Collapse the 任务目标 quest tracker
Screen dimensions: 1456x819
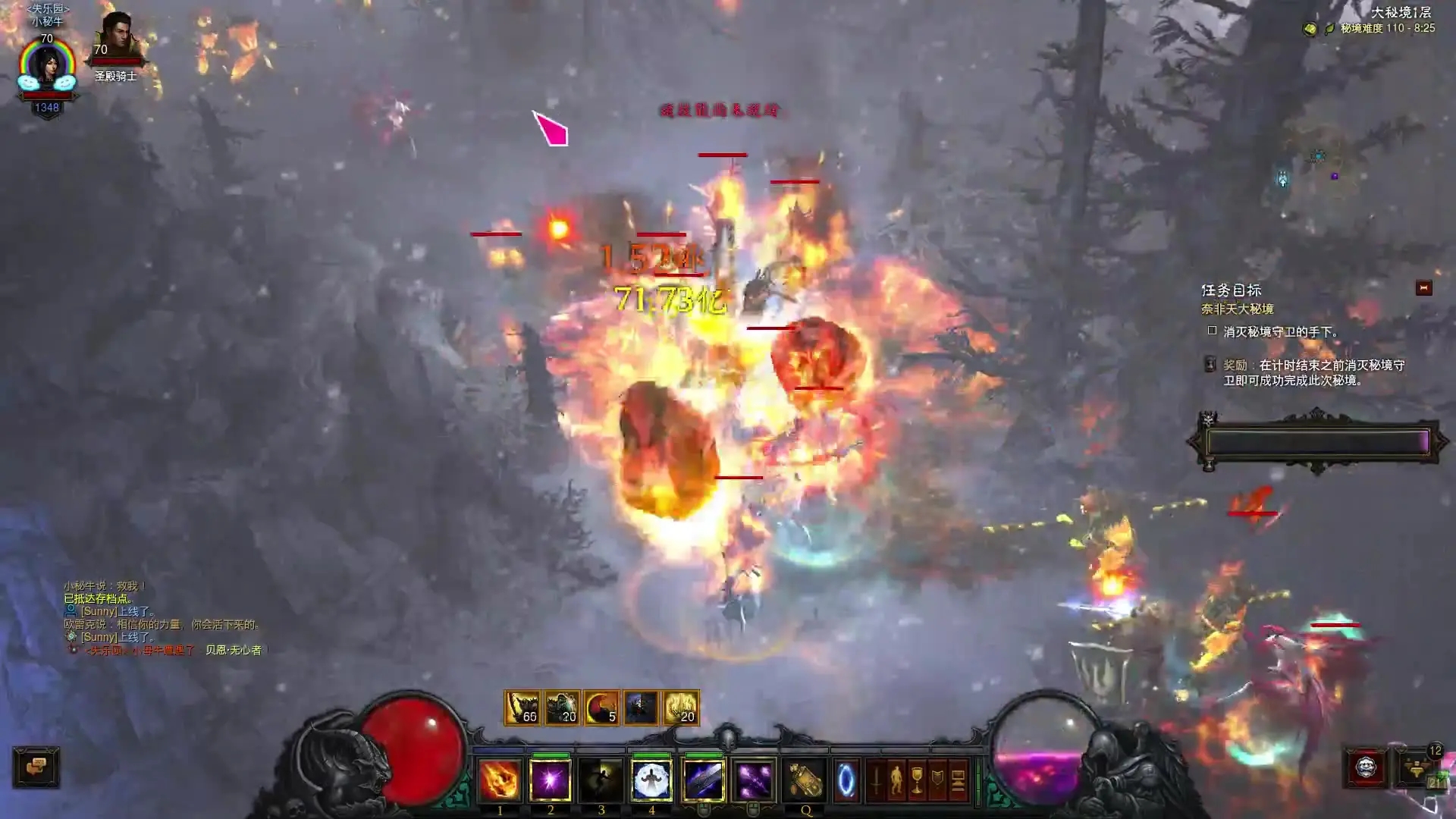coord(1423,288)
